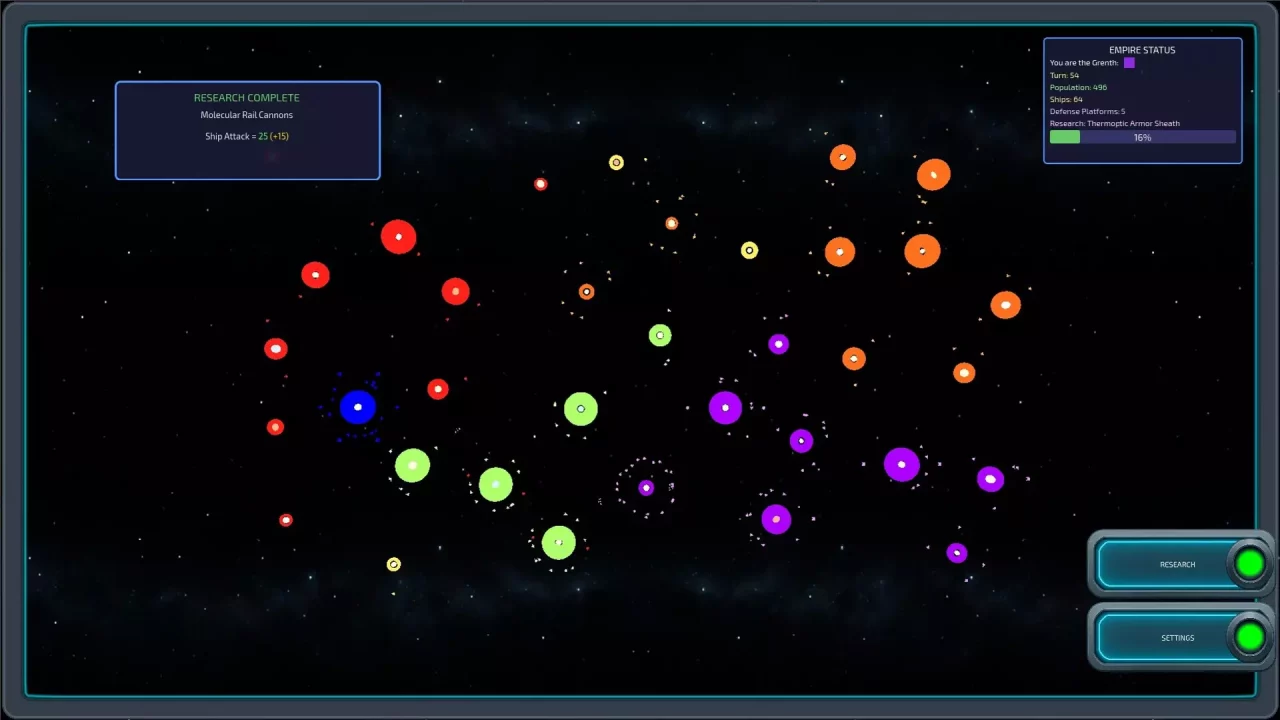1280x720 pixels.
Task: Click the large purple star near galaxy center
Action: 727,407
